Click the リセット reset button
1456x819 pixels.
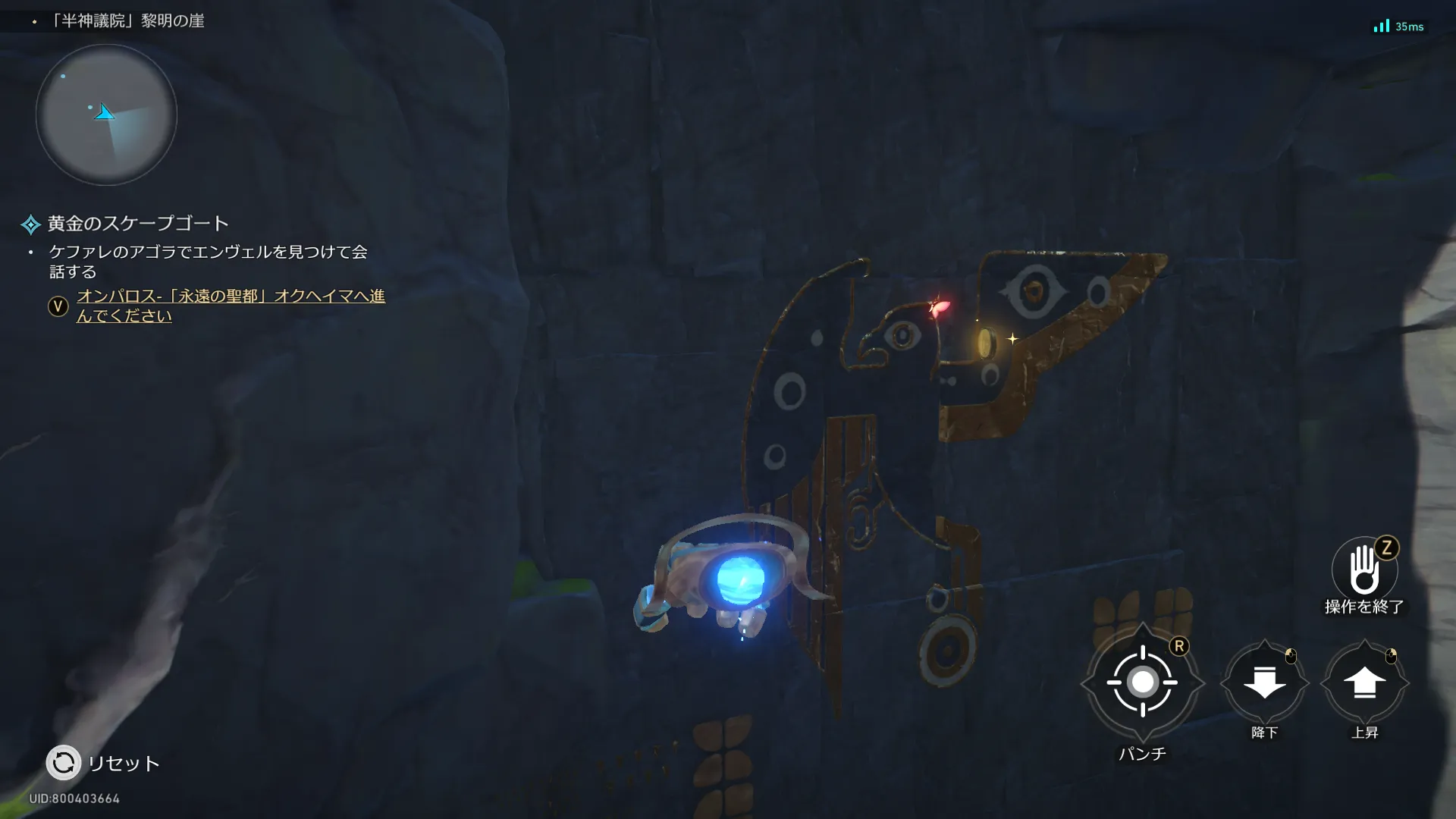click(64, 763)
